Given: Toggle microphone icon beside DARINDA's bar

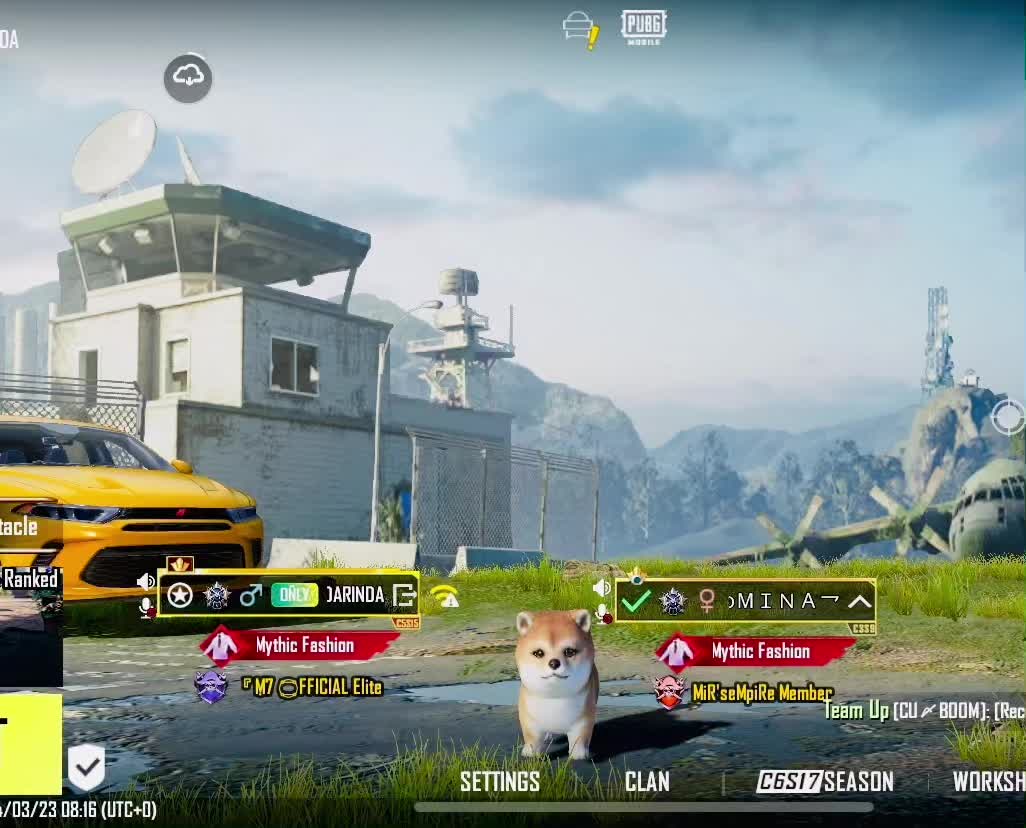Looking at the screenshot, I should (146, 606).
